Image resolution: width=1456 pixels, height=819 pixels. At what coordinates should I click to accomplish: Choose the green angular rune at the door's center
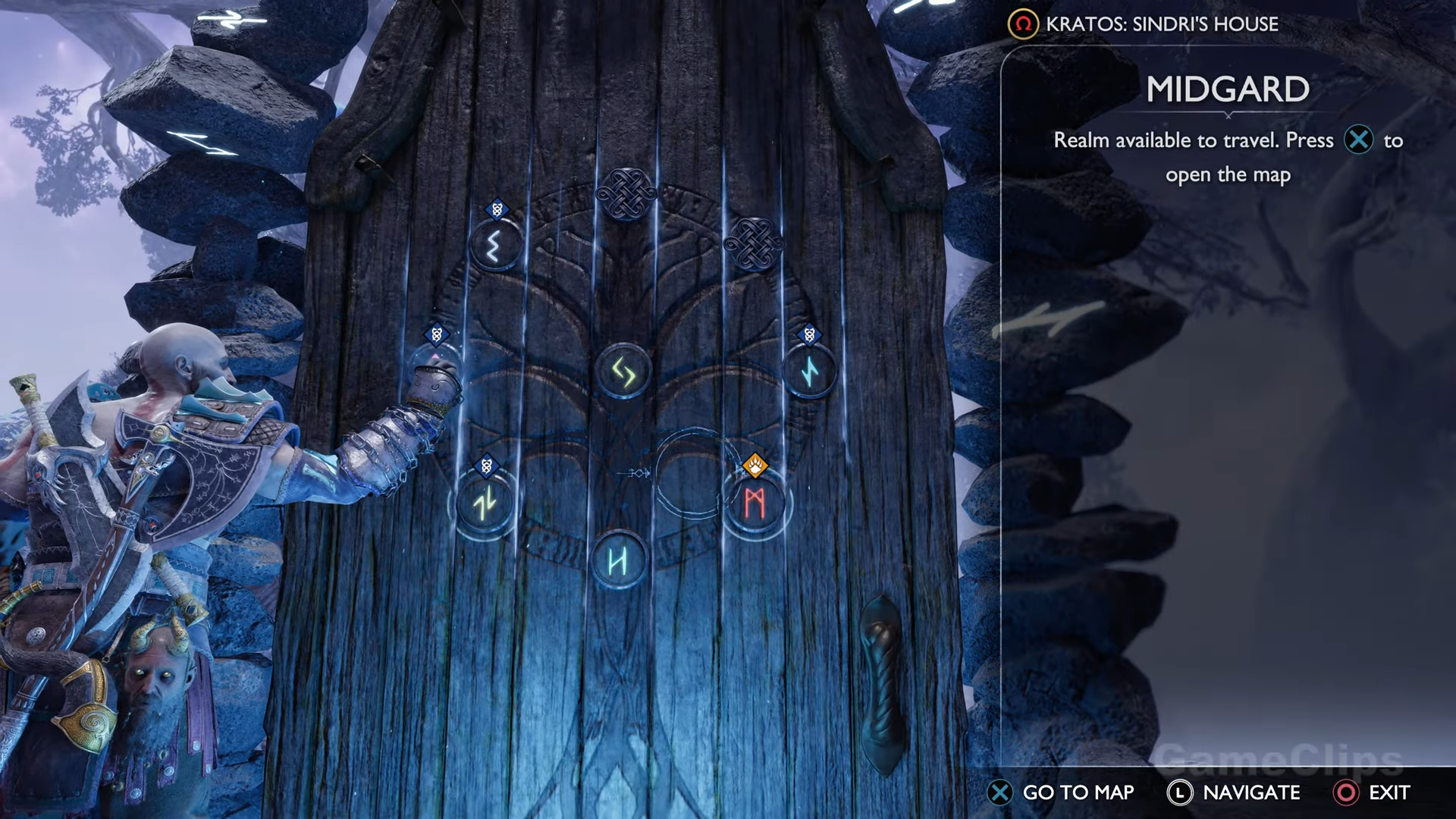623,372
